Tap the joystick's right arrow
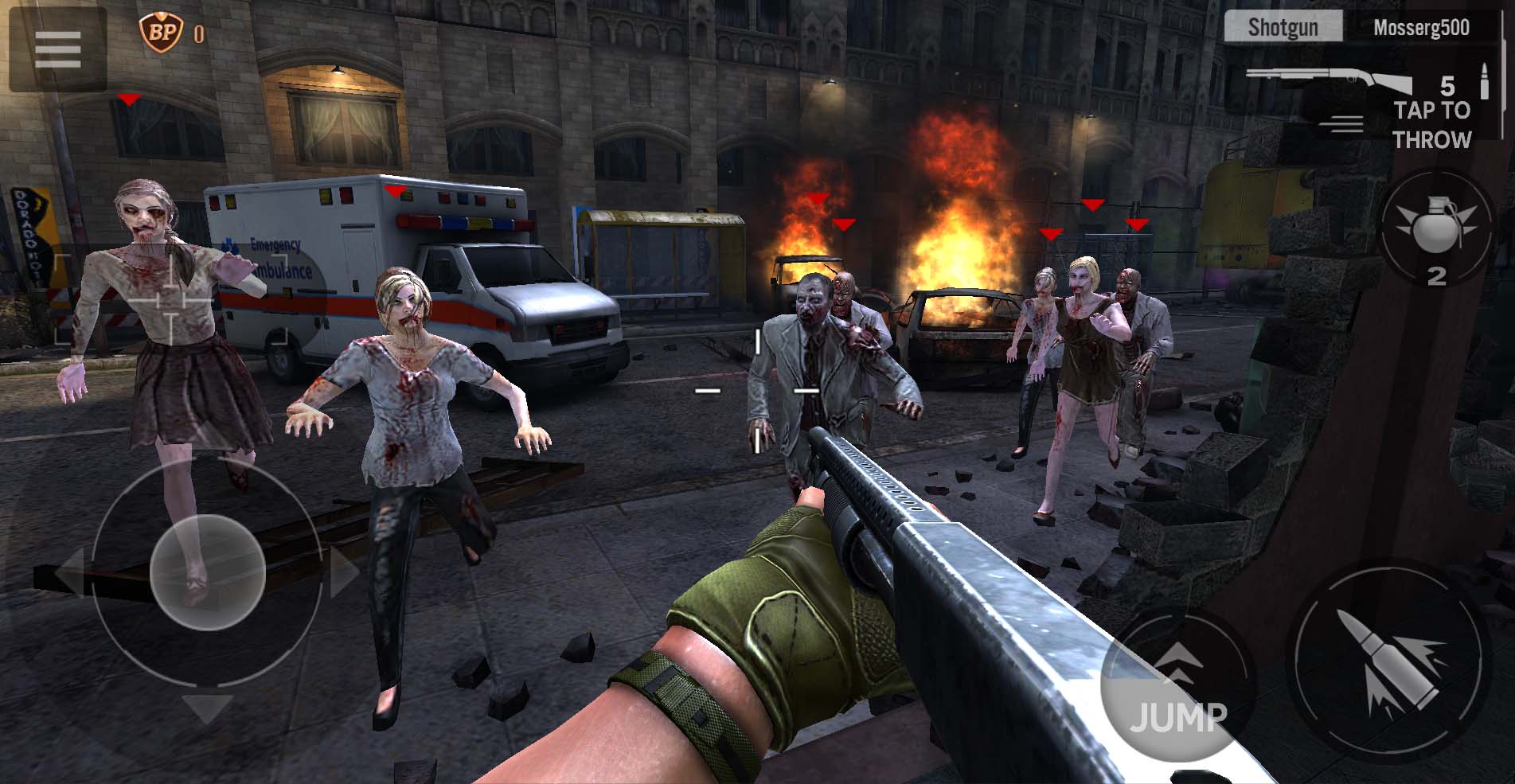Viewport: 1515px width, 784px height. (344, 571)
